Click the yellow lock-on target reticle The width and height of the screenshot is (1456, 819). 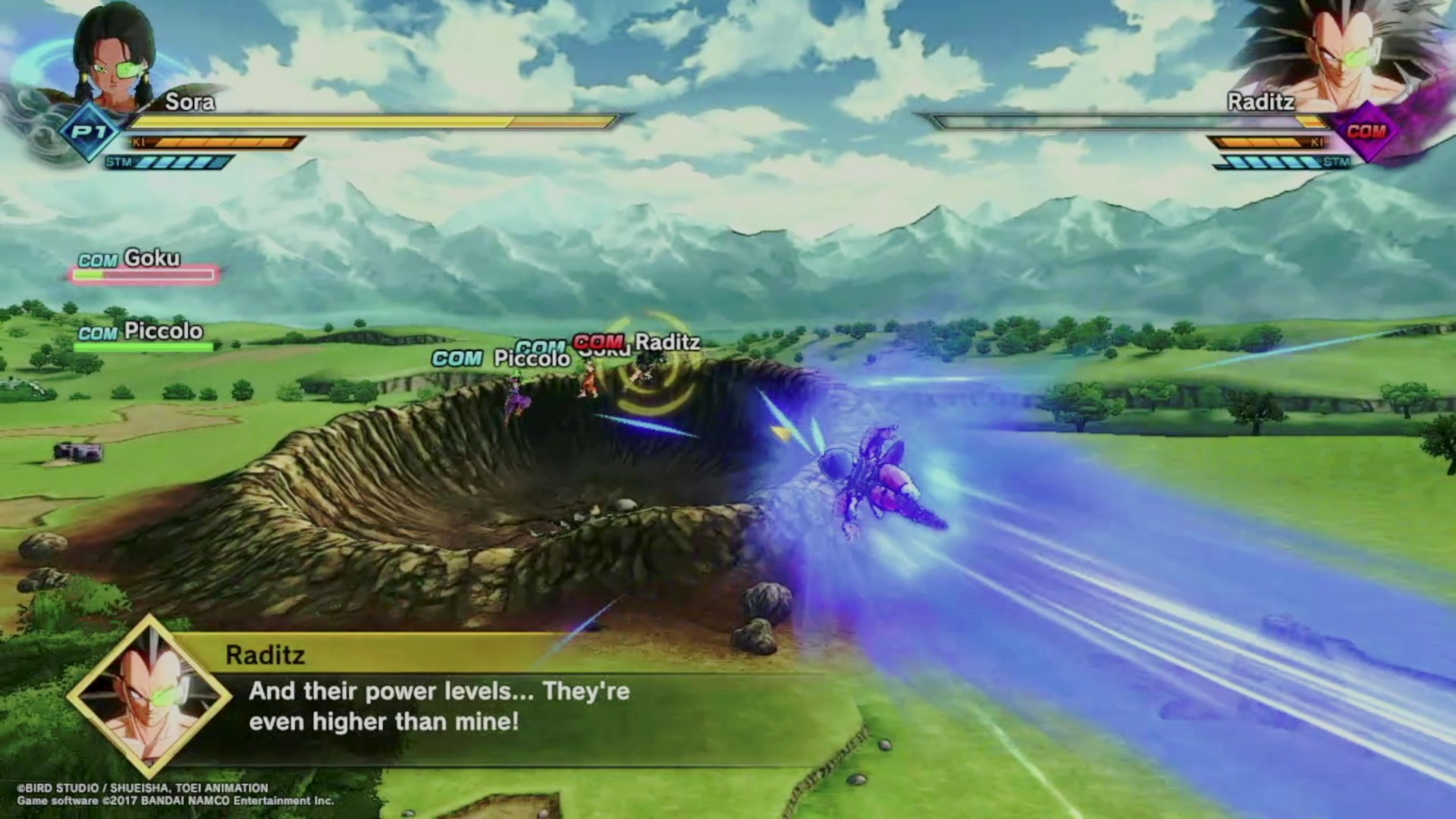(x=648, y=364)
